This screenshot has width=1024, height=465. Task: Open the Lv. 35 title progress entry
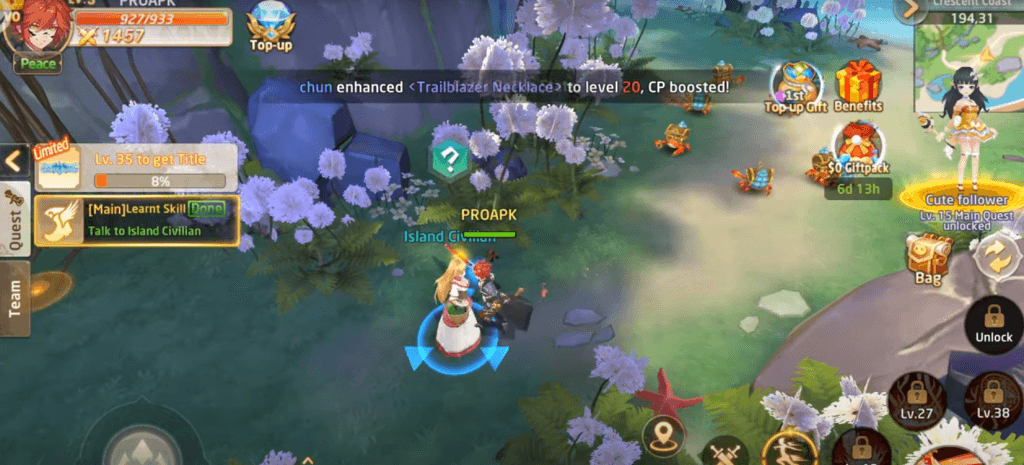tap(137, 167)
